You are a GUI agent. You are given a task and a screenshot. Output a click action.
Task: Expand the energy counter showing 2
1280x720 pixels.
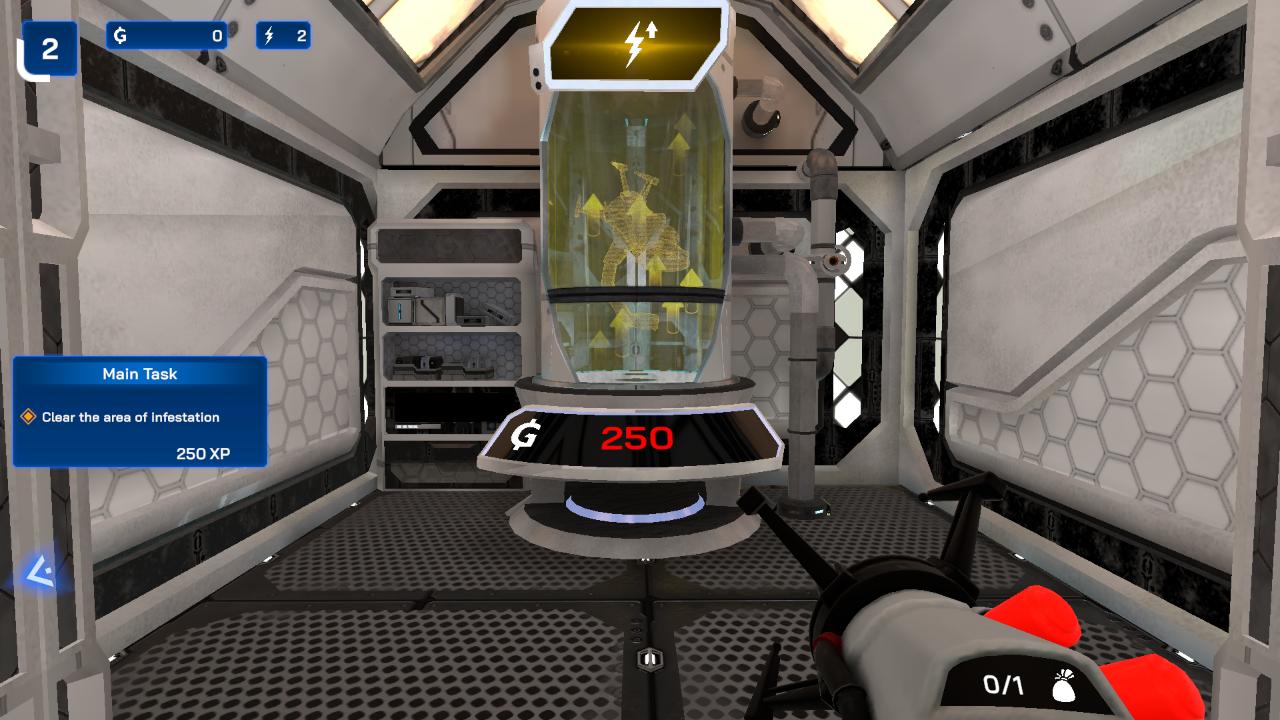click(x=285, y=36)
